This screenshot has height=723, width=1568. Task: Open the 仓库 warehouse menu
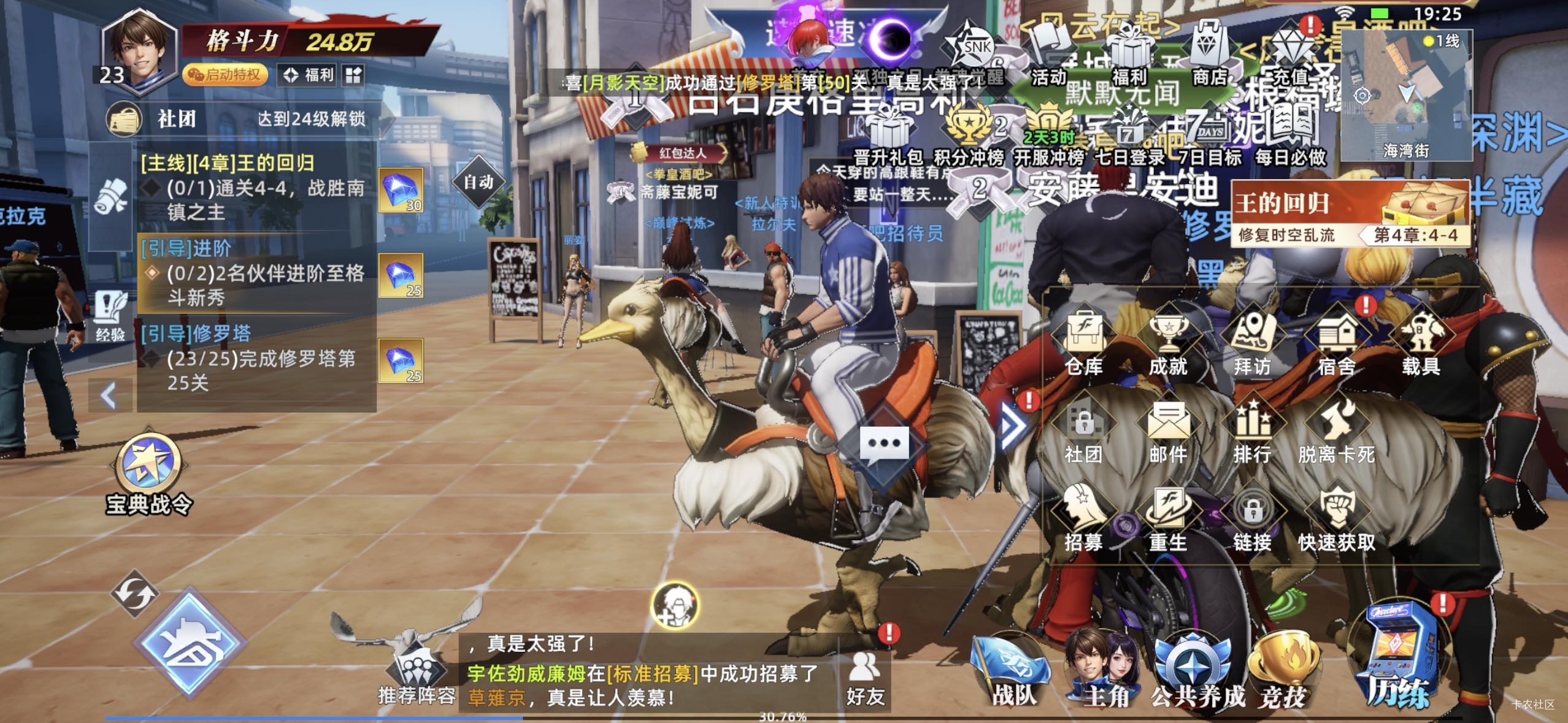point(1084,342)
